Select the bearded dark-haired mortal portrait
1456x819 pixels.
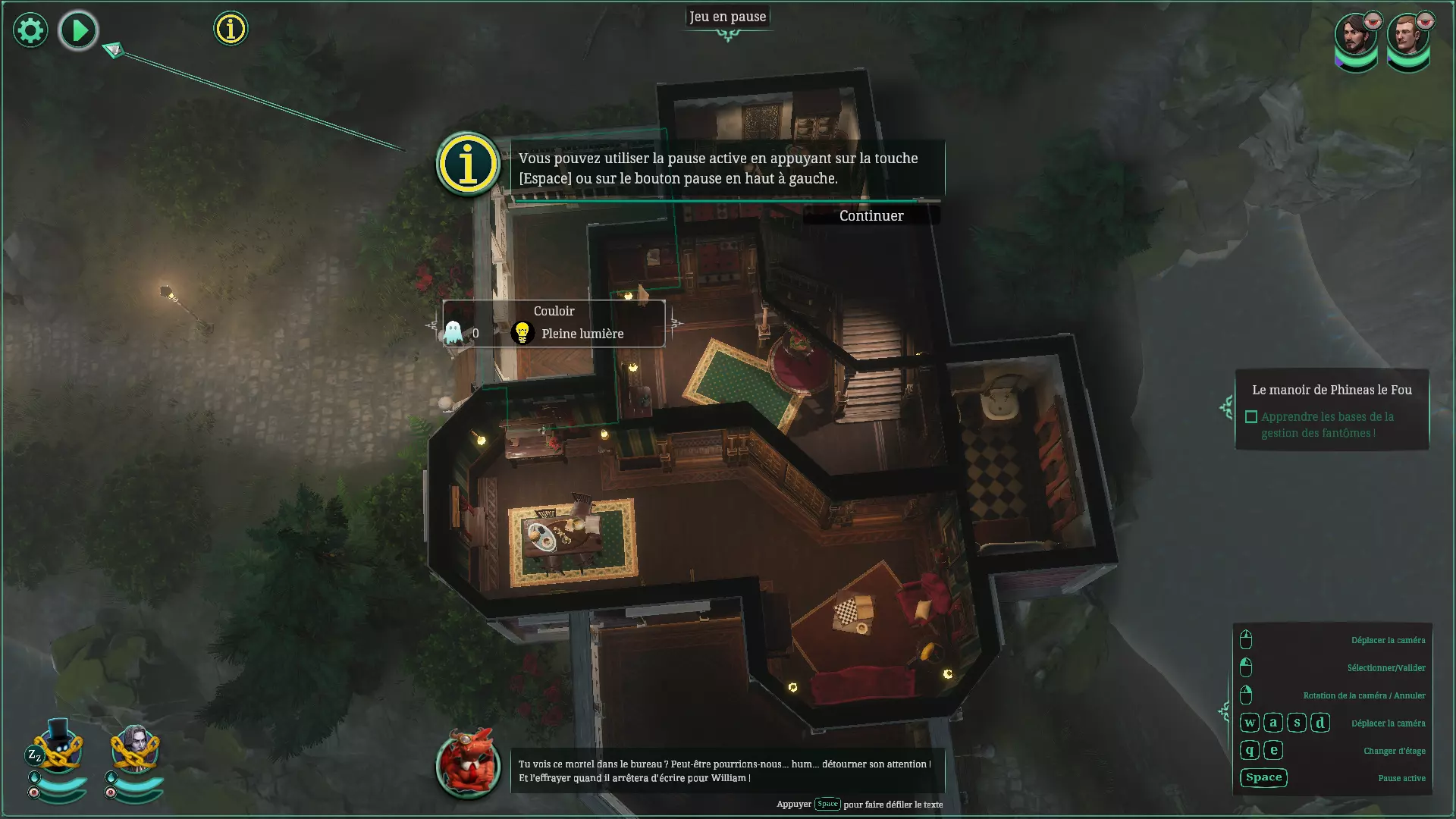point(1356,38)
